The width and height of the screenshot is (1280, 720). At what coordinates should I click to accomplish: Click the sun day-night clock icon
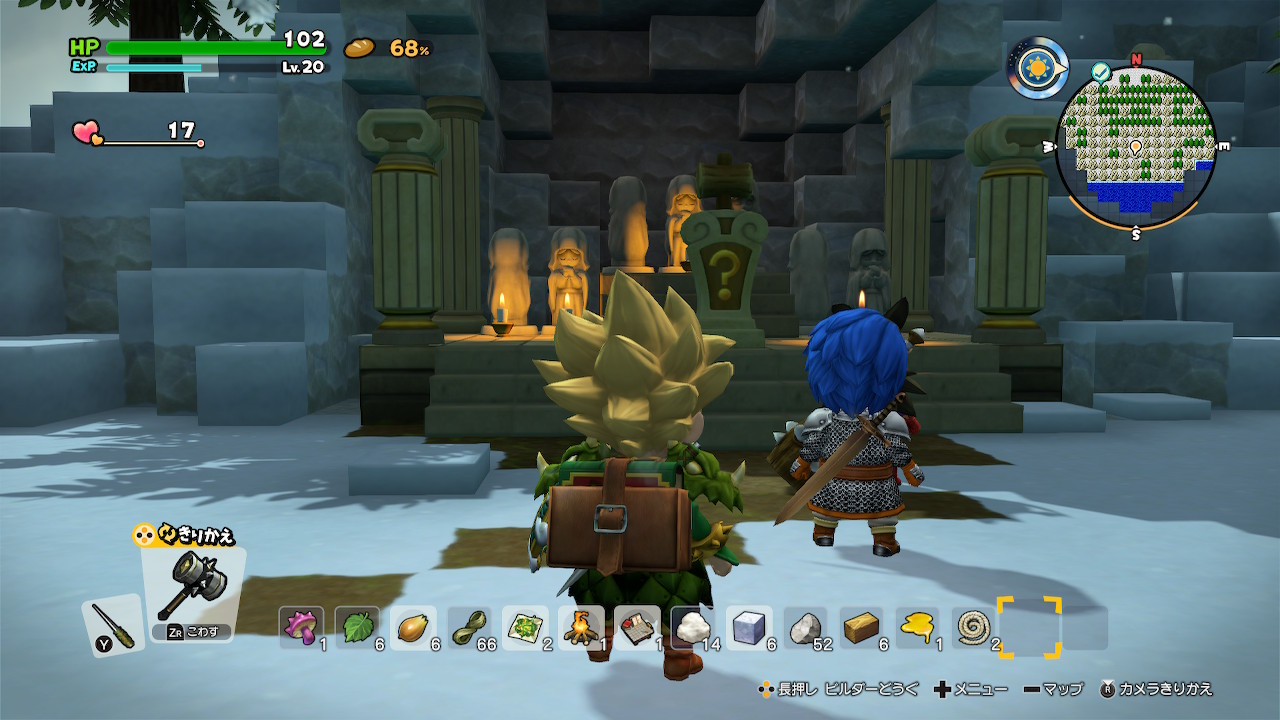1037,68
